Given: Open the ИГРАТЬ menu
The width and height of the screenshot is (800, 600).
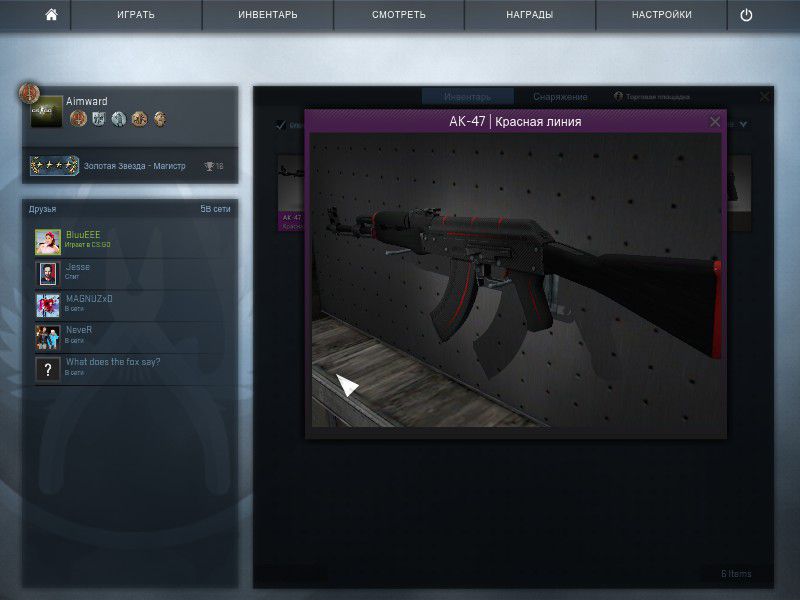Looking at the screenshot, I should click(x=136, y=15).
